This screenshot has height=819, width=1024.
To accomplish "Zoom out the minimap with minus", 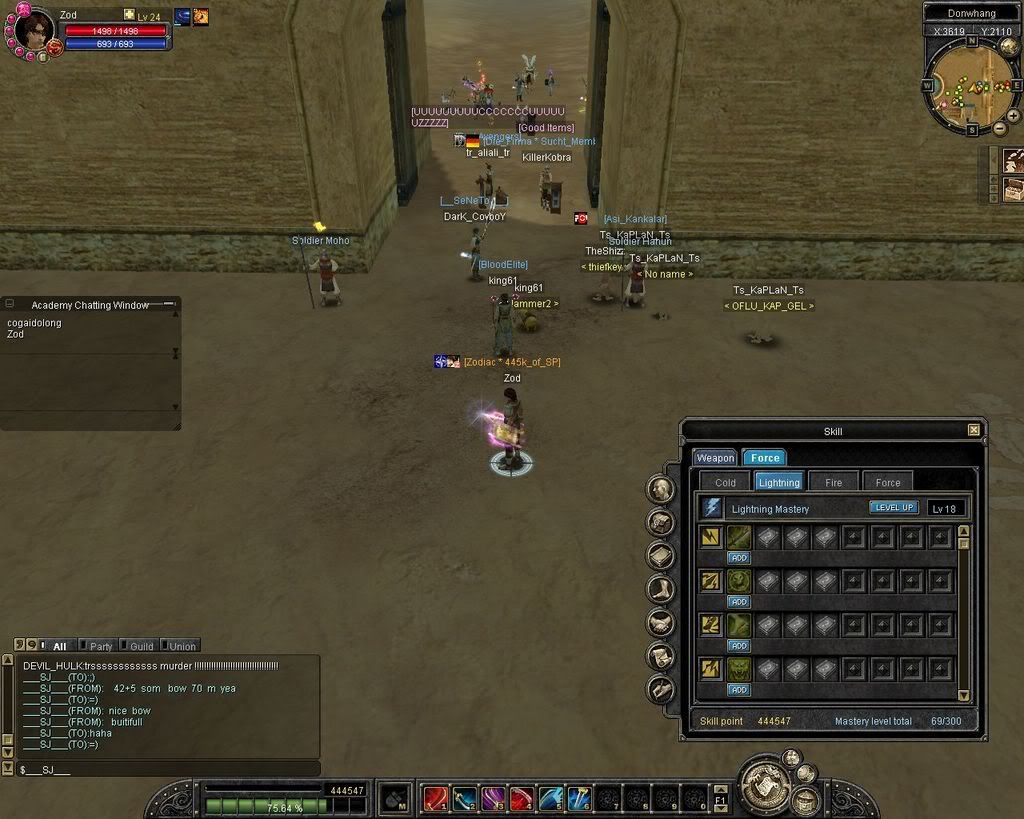I will (x=999, y=128).
